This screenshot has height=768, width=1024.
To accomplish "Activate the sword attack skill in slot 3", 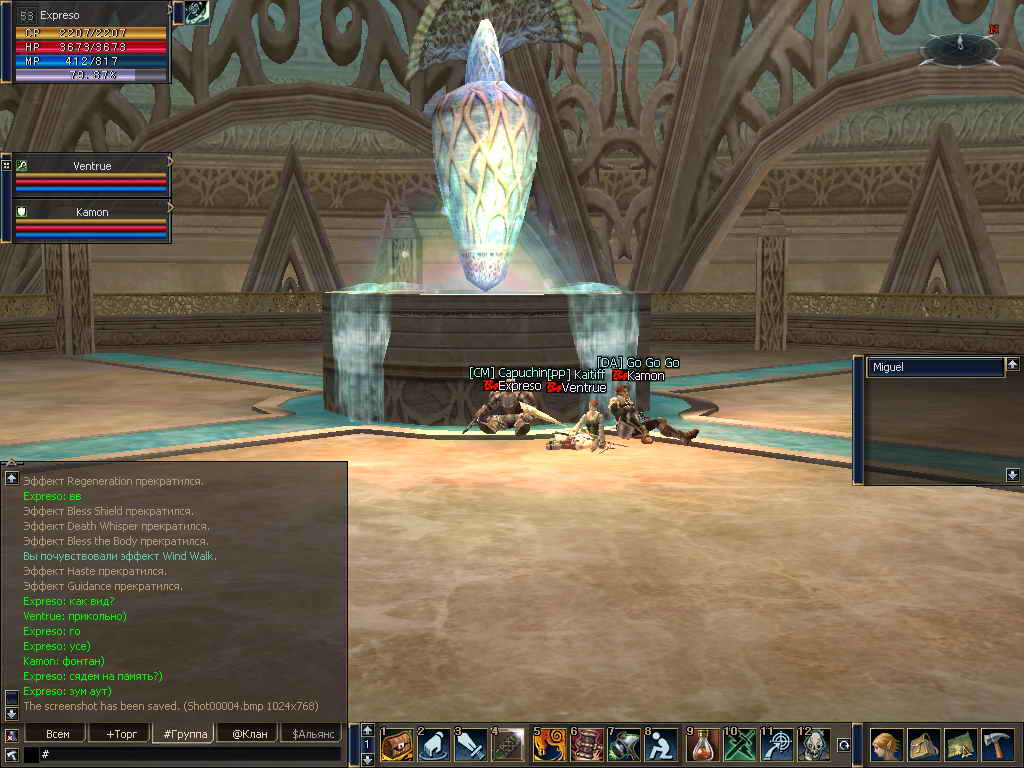I will [471, 746].
